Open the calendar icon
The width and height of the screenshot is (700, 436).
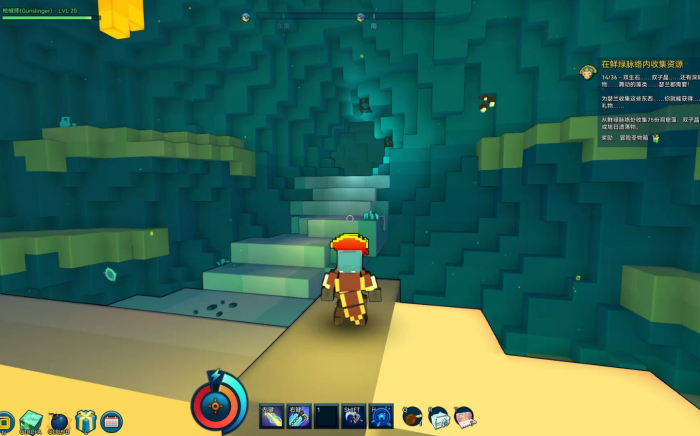point(111,421)
